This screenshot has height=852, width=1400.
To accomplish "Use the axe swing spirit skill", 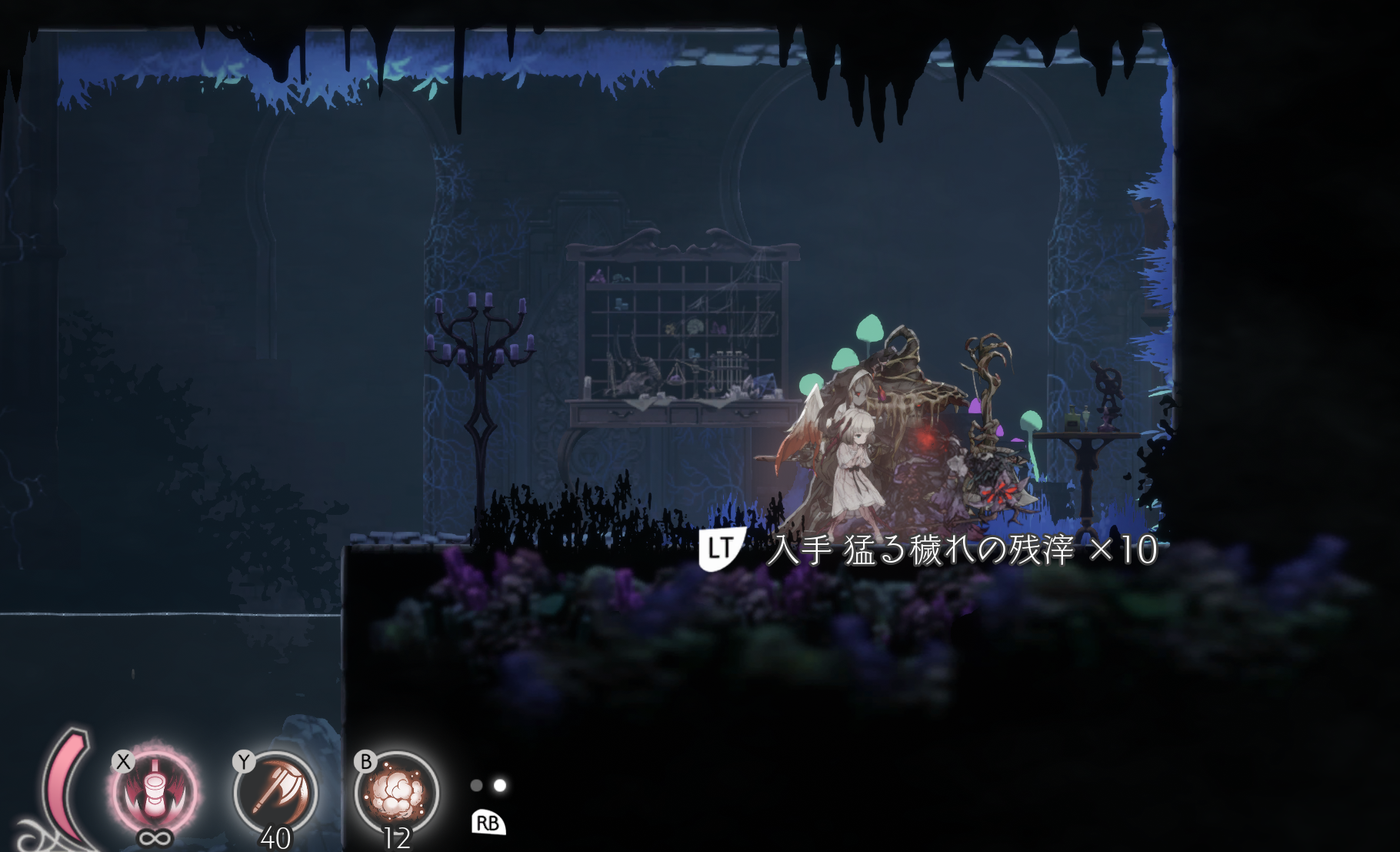I will [275, 793].
